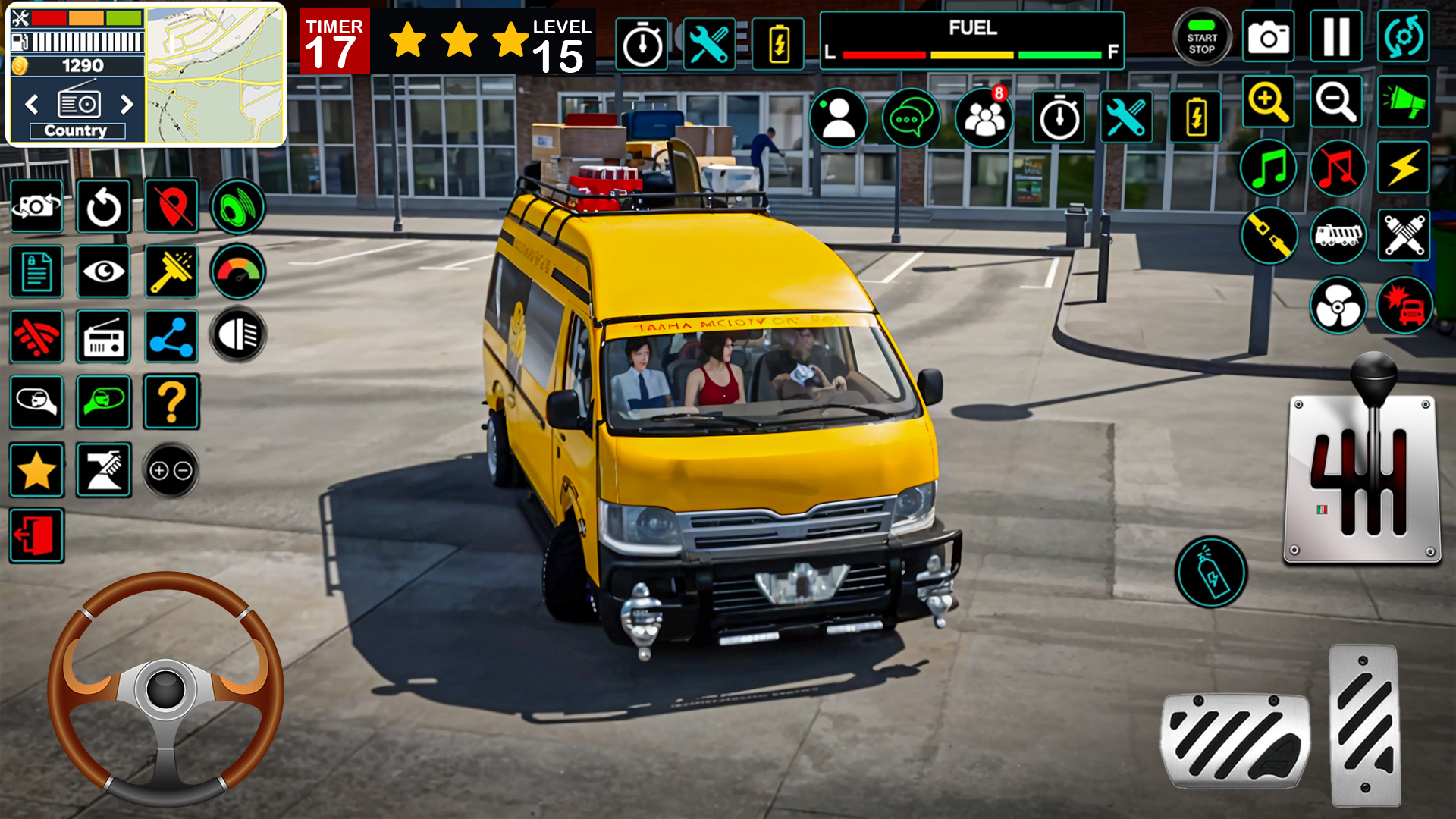Screen dimensions: 1456x819
Task: Zoom out with the white magnifier
Action: click(x=1335, y=102)
